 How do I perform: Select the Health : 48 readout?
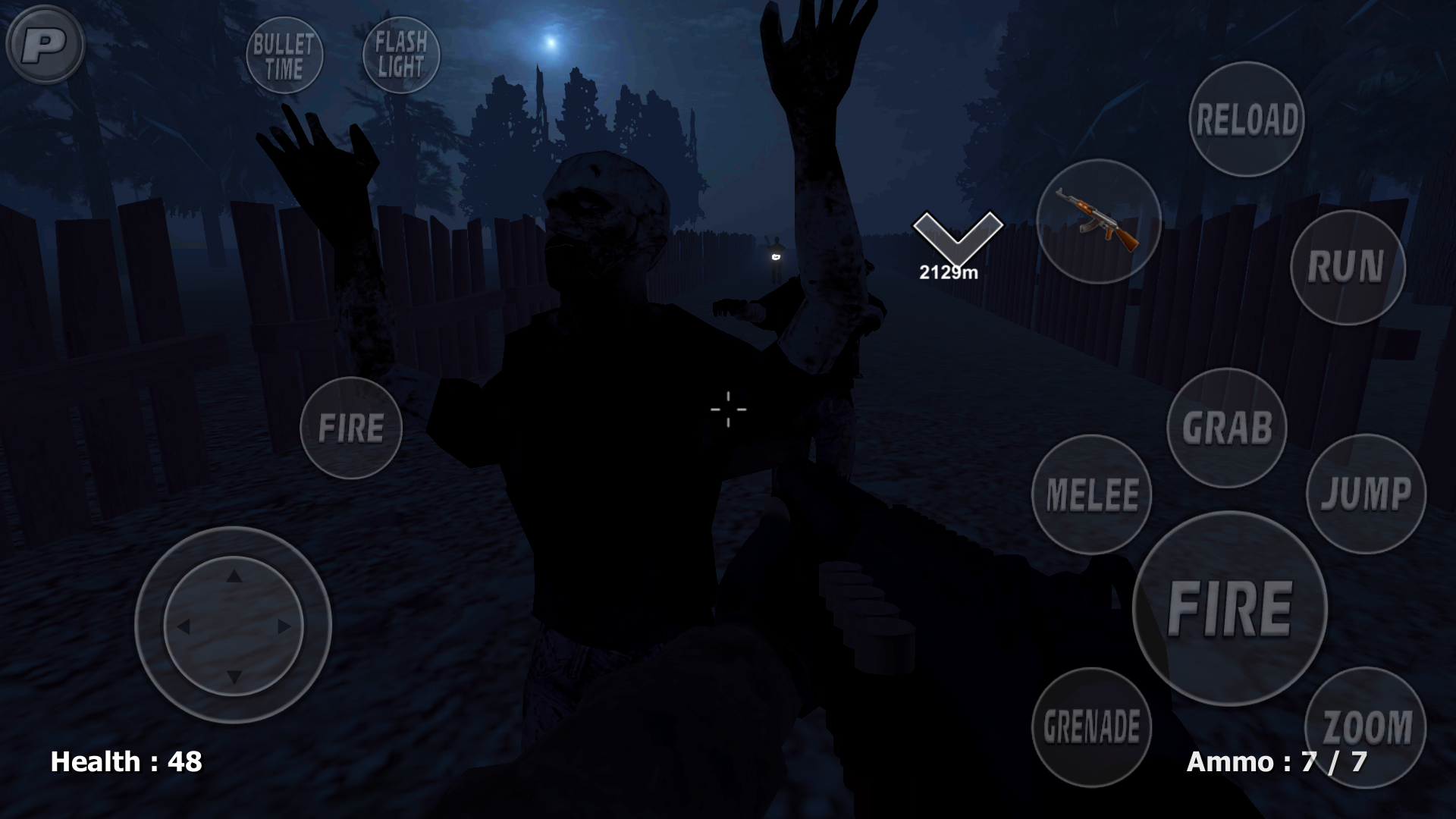pyautogui.click(x=126, y=761)
